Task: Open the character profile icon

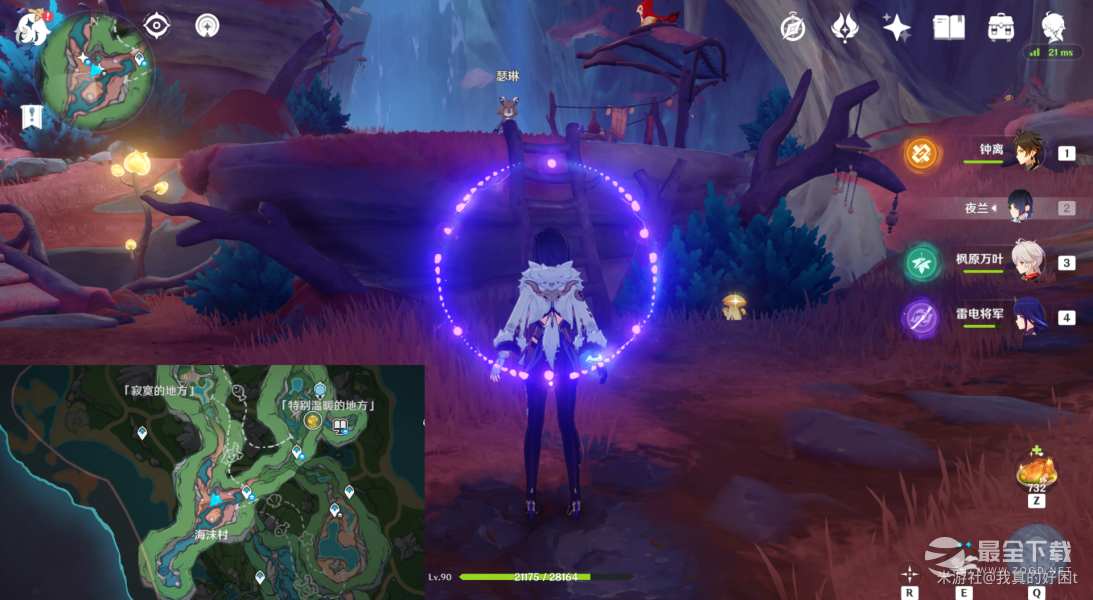Action: pos(1052,26)
